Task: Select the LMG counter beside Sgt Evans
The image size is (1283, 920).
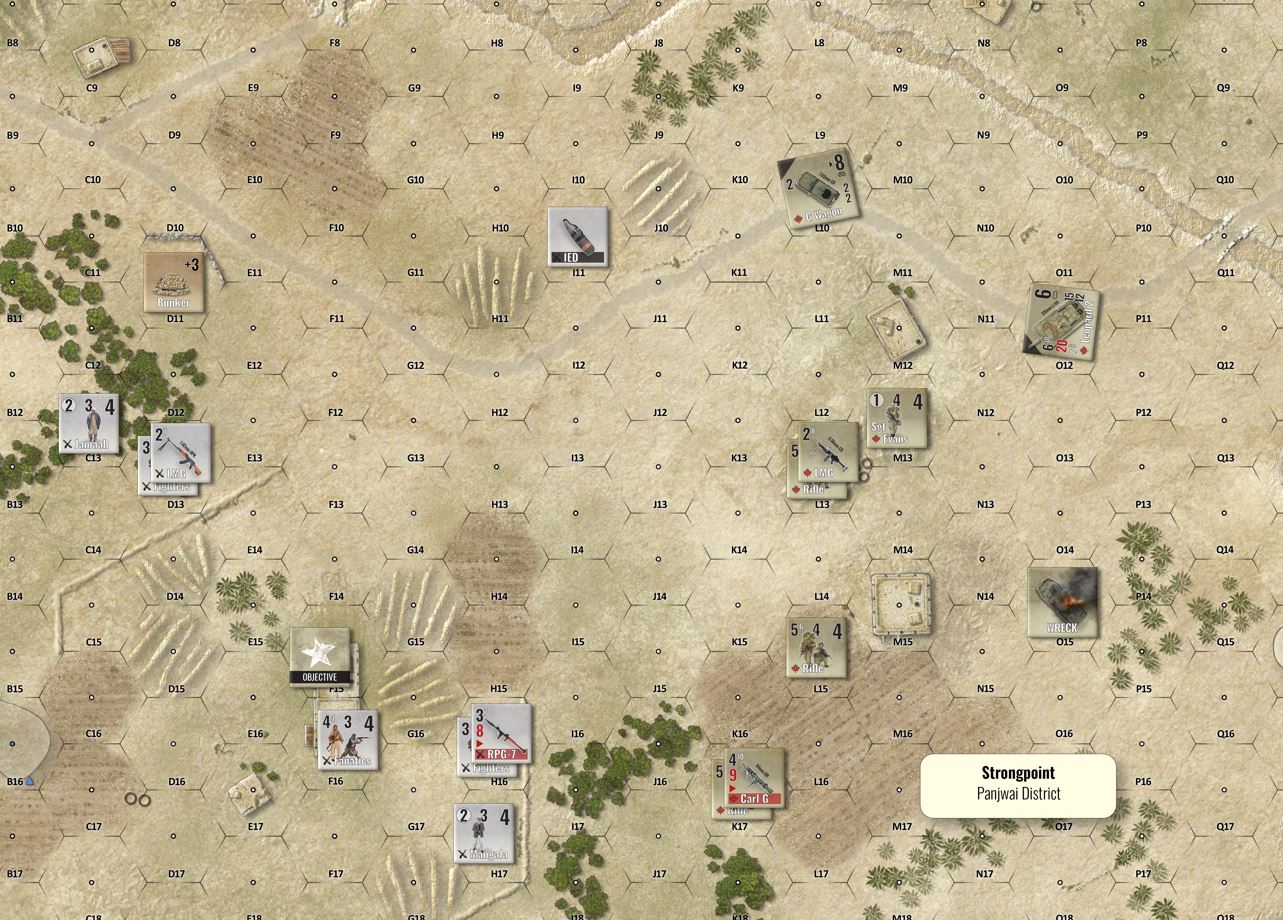Action: click(829, 451)
